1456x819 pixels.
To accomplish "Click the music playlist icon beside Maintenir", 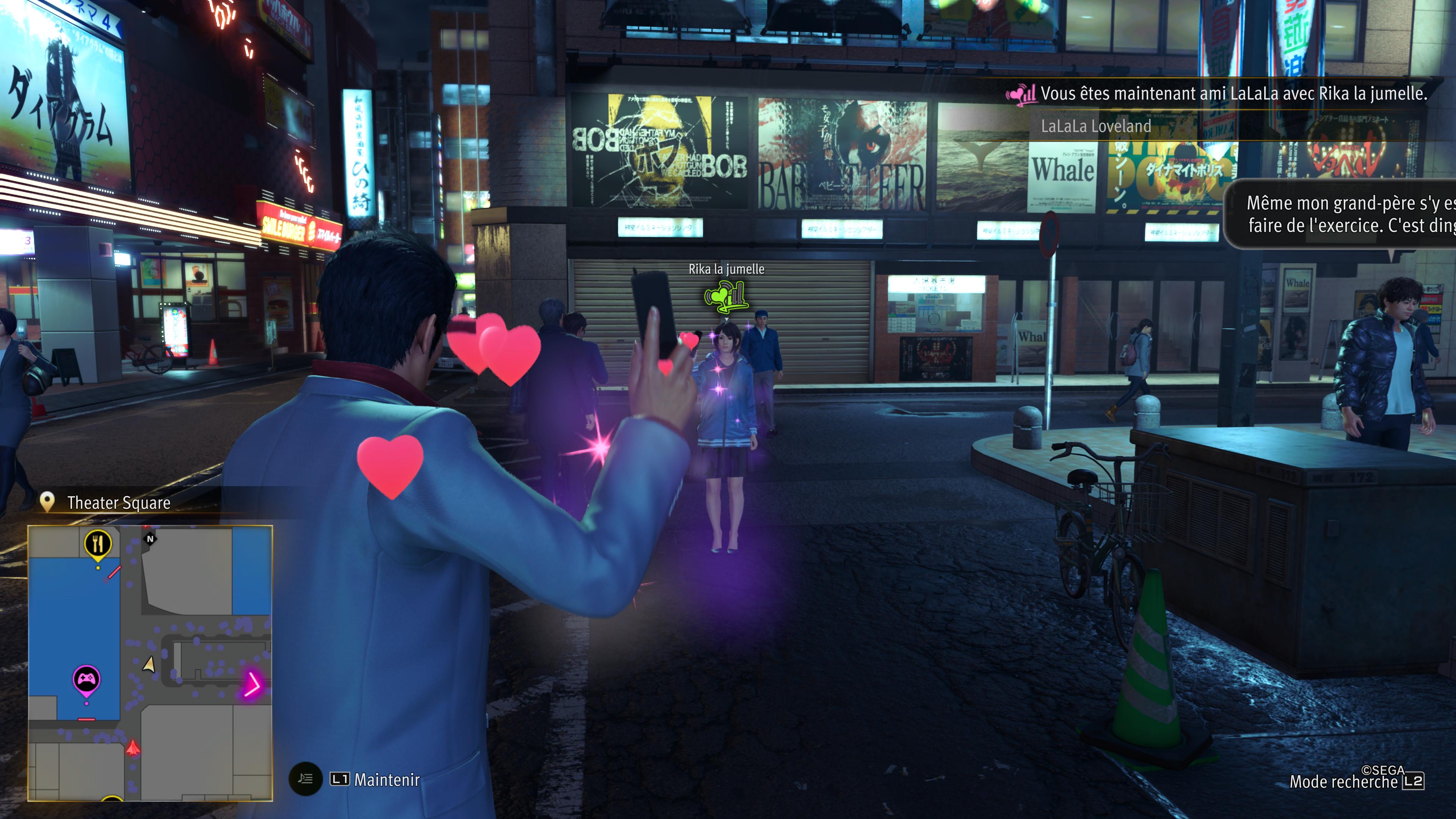I will point(306,780).
